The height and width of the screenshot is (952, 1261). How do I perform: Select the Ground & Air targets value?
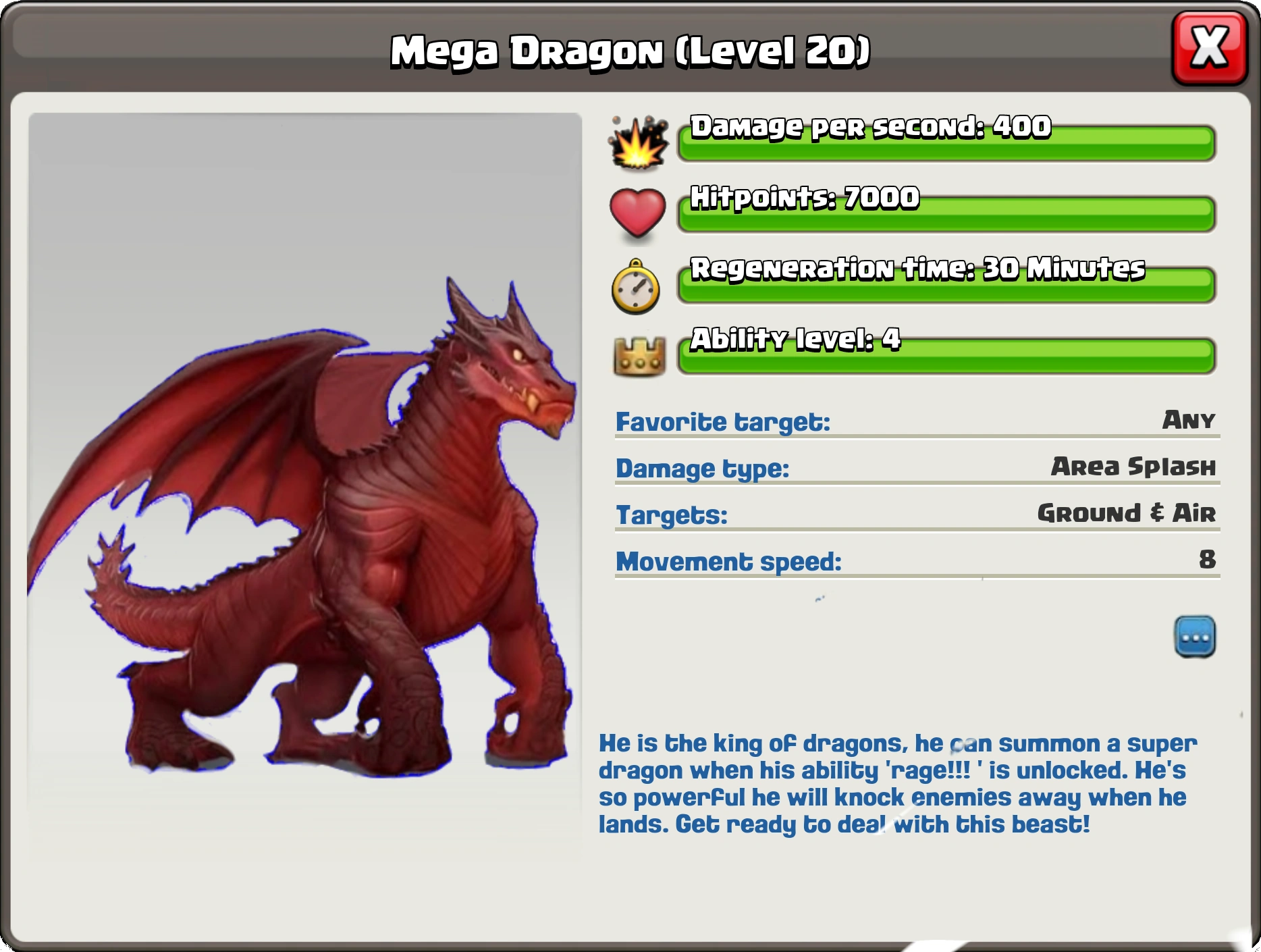click(1126, 515)
